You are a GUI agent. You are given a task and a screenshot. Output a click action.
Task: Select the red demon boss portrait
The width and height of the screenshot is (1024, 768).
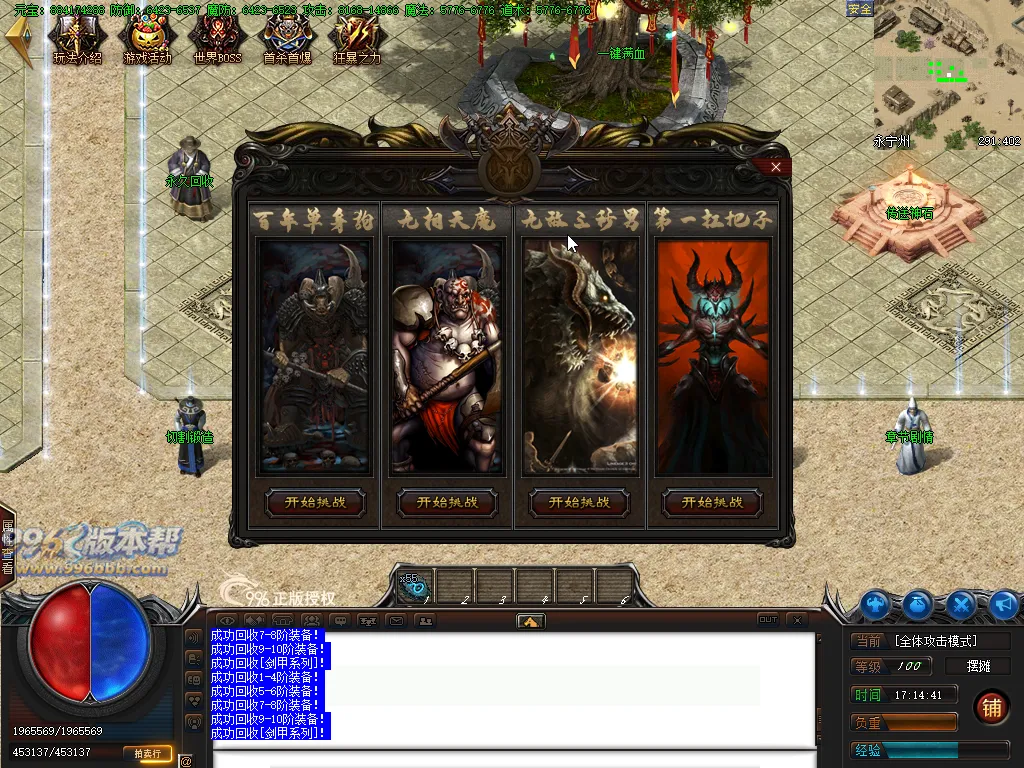click(713, 357)
